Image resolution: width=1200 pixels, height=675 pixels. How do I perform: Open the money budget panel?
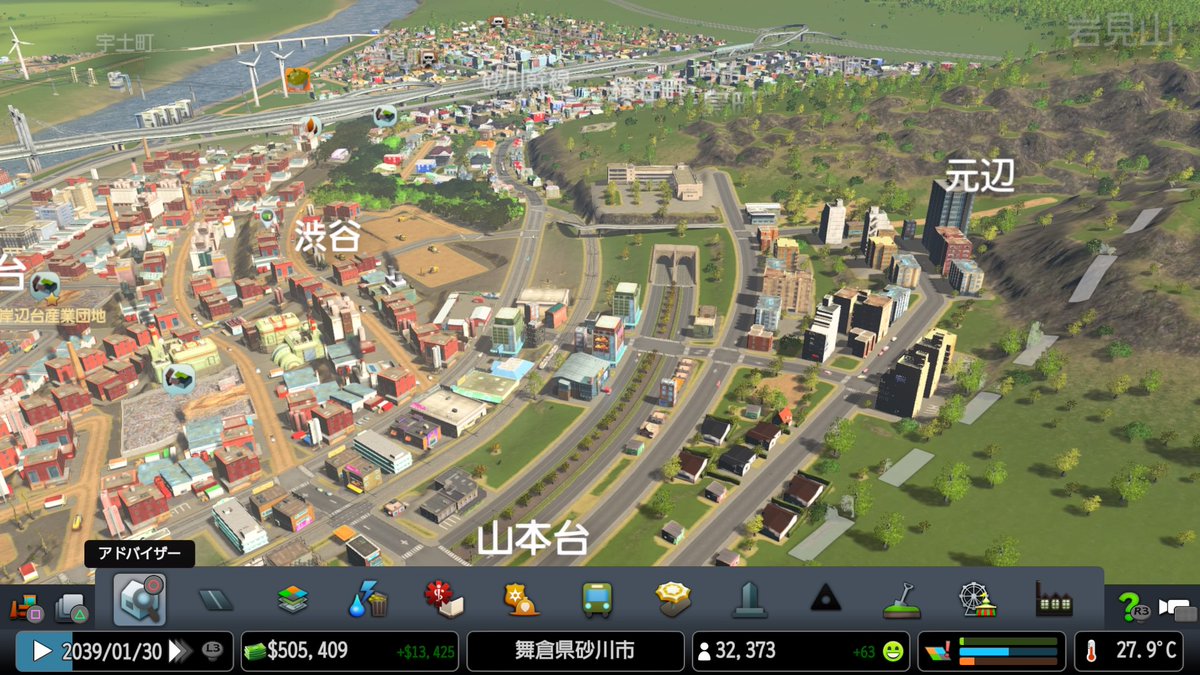(x=349, y=651)
